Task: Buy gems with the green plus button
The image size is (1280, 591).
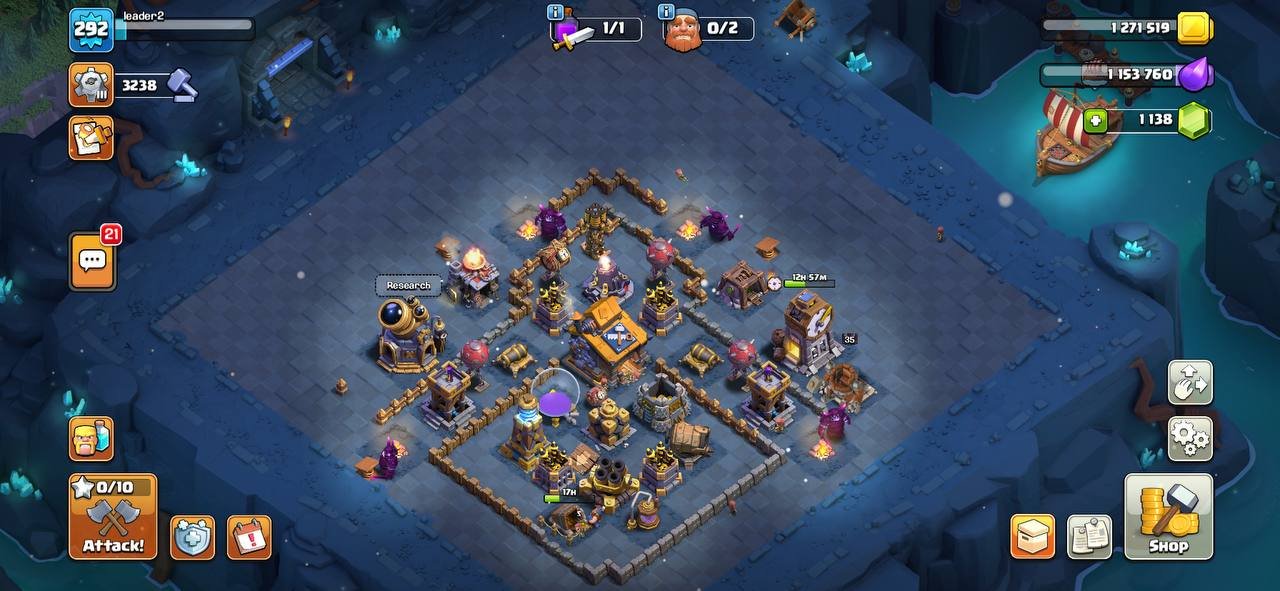Action: [x=1096, y=121]
